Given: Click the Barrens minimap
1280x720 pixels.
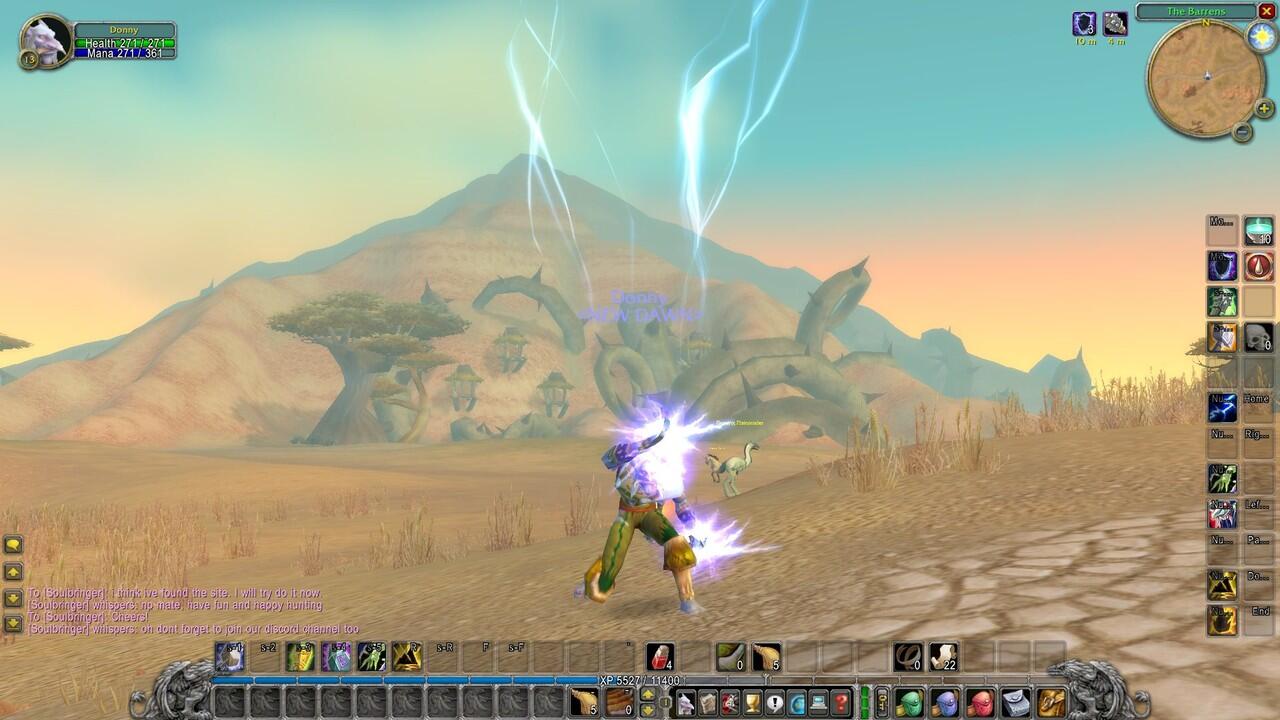Looking at the screenshot, I should [x=1205, y=78].
